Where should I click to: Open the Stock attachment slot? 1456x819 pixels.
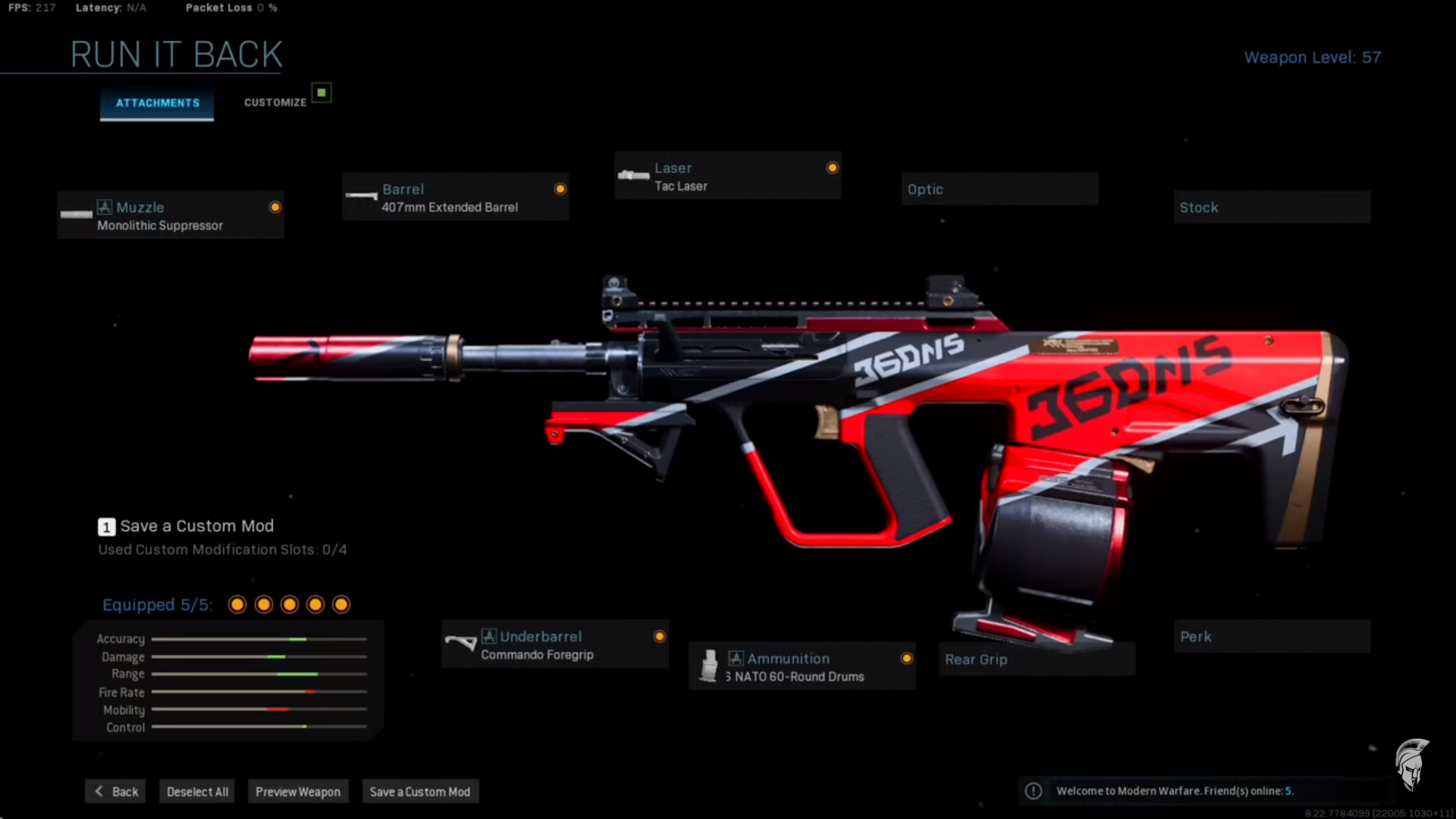(x=1271, y=207)
